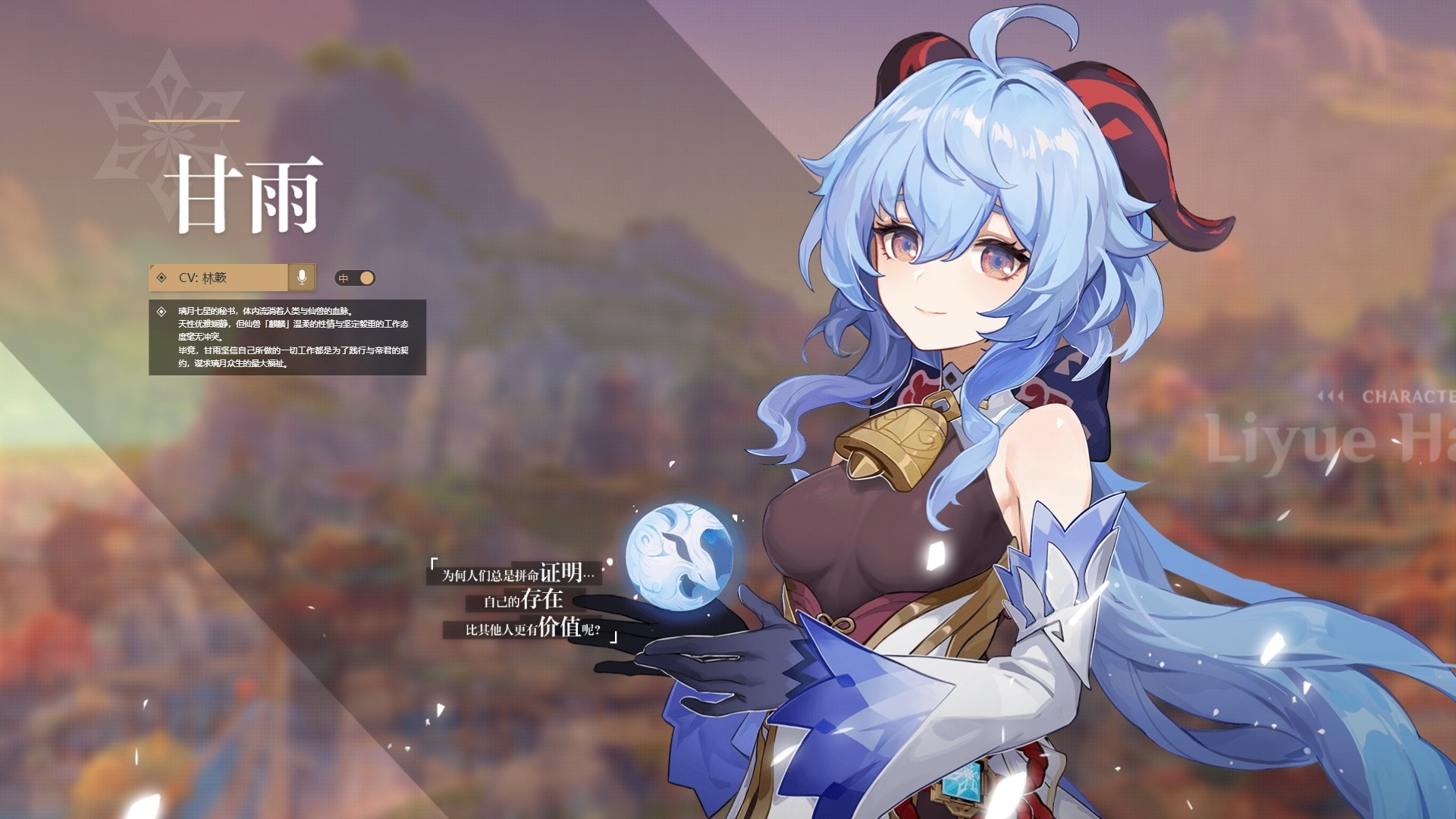The width and height of the screenshot is (1456, 819).
Task: Toggle the 中 voice language switch
Action: (x=355, y=278)
